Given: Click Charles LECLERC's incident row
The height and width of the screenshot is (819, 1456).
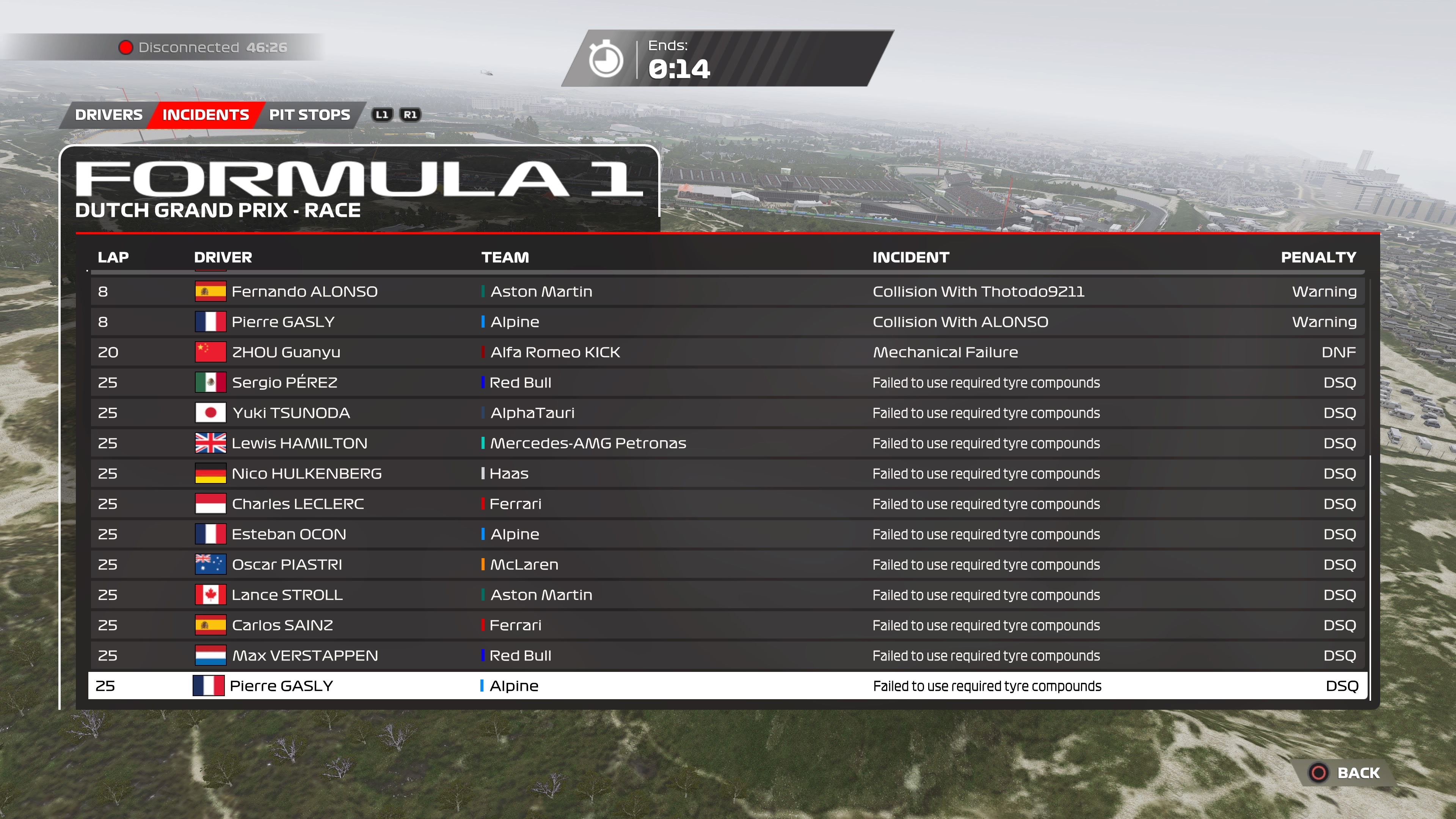Looking at the screenshot, I should [727, 504].
